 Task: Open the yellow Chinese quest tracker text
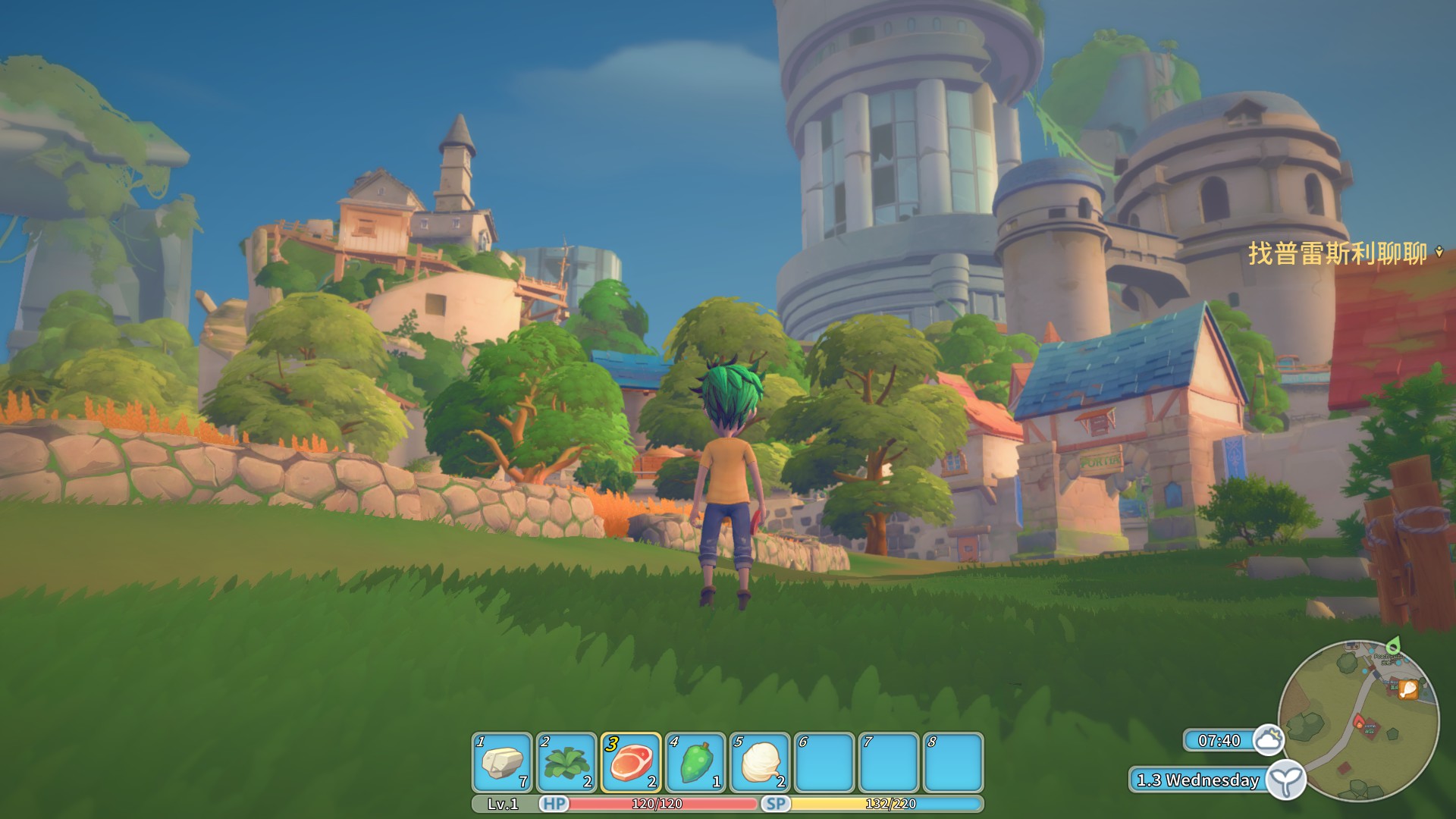1338,253
